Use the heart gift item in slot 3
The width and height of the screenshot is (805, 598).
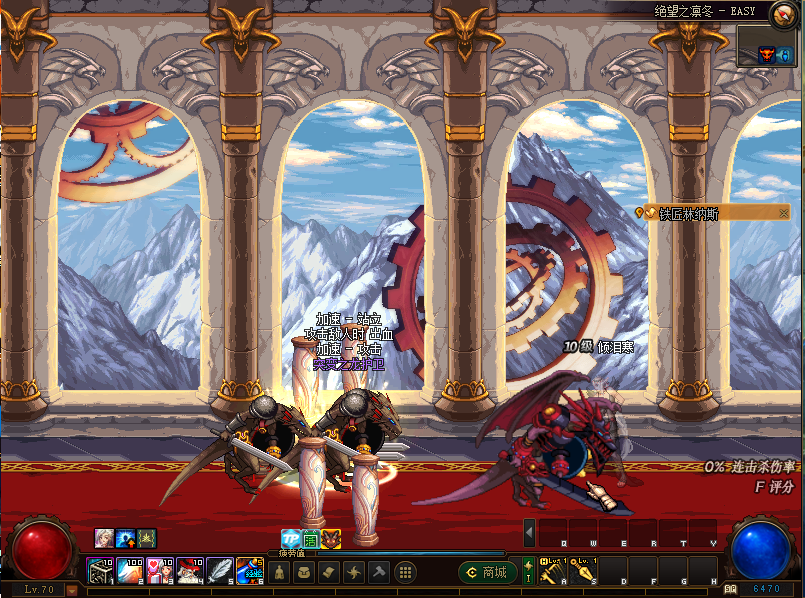point(160,572)
